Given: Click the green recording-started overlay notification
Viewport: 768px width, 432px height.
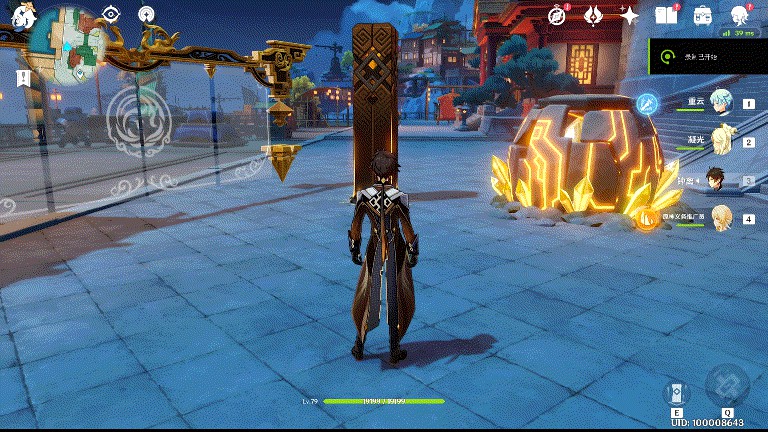Looking at the screenshot, I should point(708,58).
